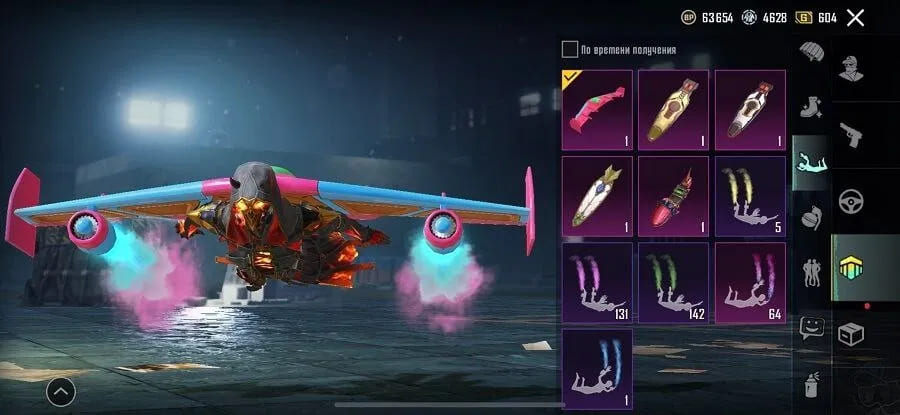Pick the red and green rocket item
This screenshot has height=415, width=900.
point(673,196)
